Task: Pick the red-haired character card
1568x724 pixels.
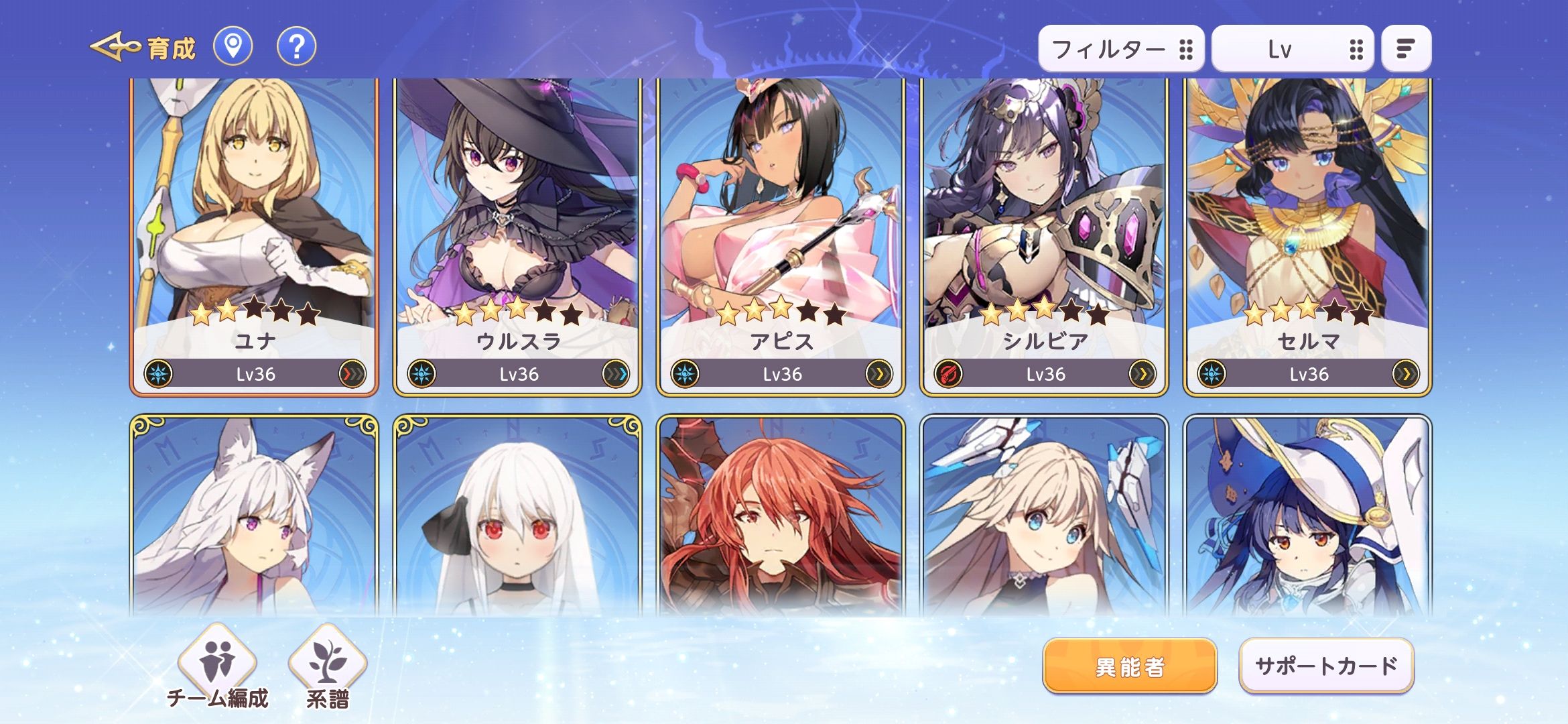Action: [781, 516]
